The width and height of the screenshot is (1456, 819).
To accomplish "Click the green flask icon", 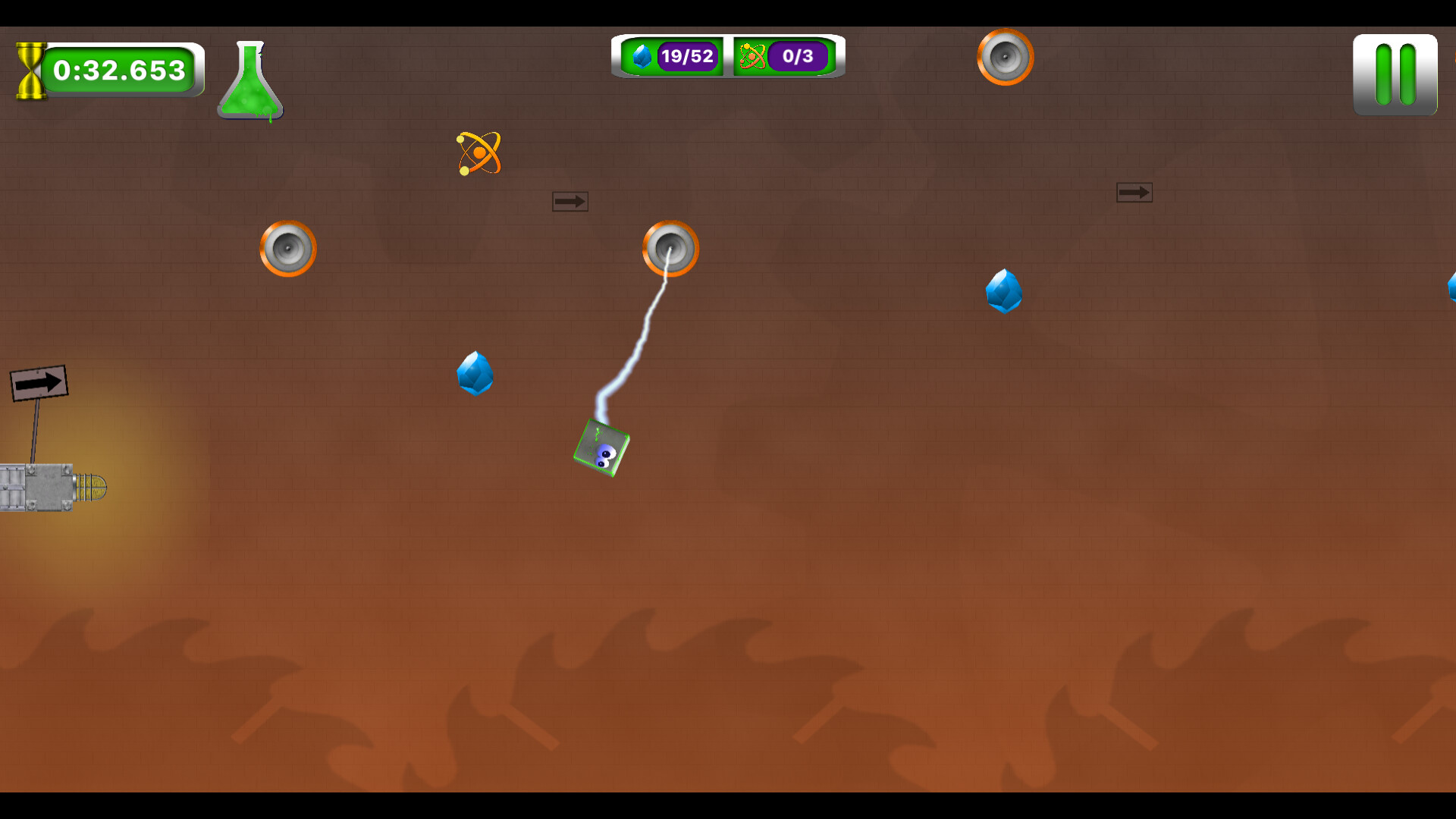I will pyautogui.click(x=249, y=80).
